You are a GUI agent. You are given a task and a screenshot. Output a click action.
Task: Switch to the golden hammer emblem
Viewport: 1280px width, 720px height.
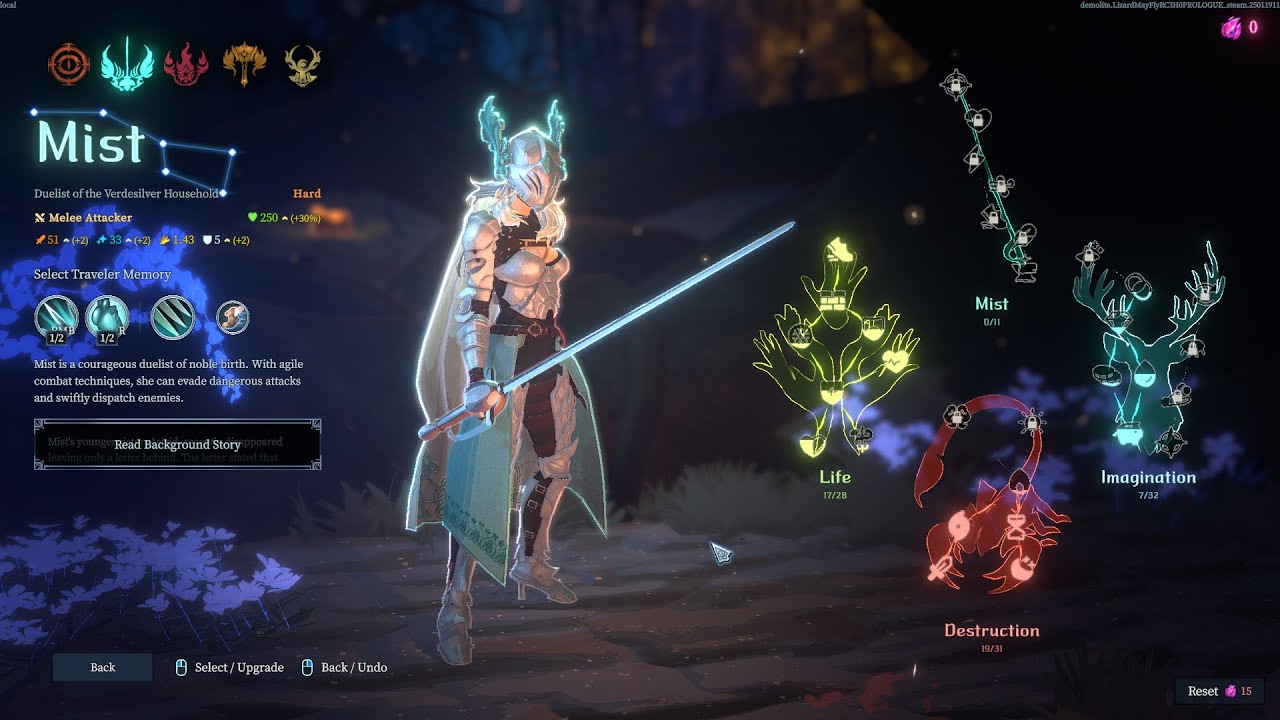coord(243,64)
